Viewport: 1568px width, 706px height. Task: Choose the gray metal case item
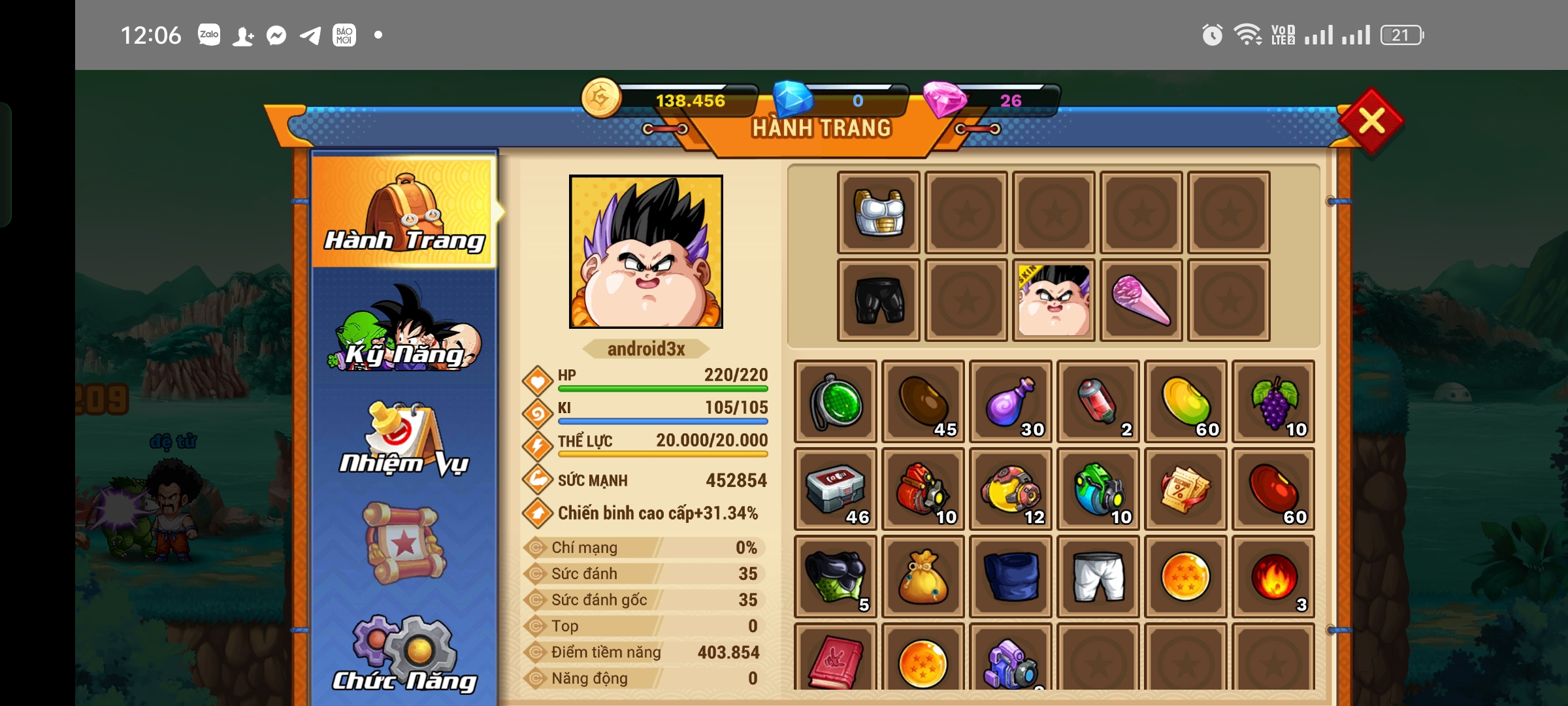pyautogui.click(x=836, y=489)
